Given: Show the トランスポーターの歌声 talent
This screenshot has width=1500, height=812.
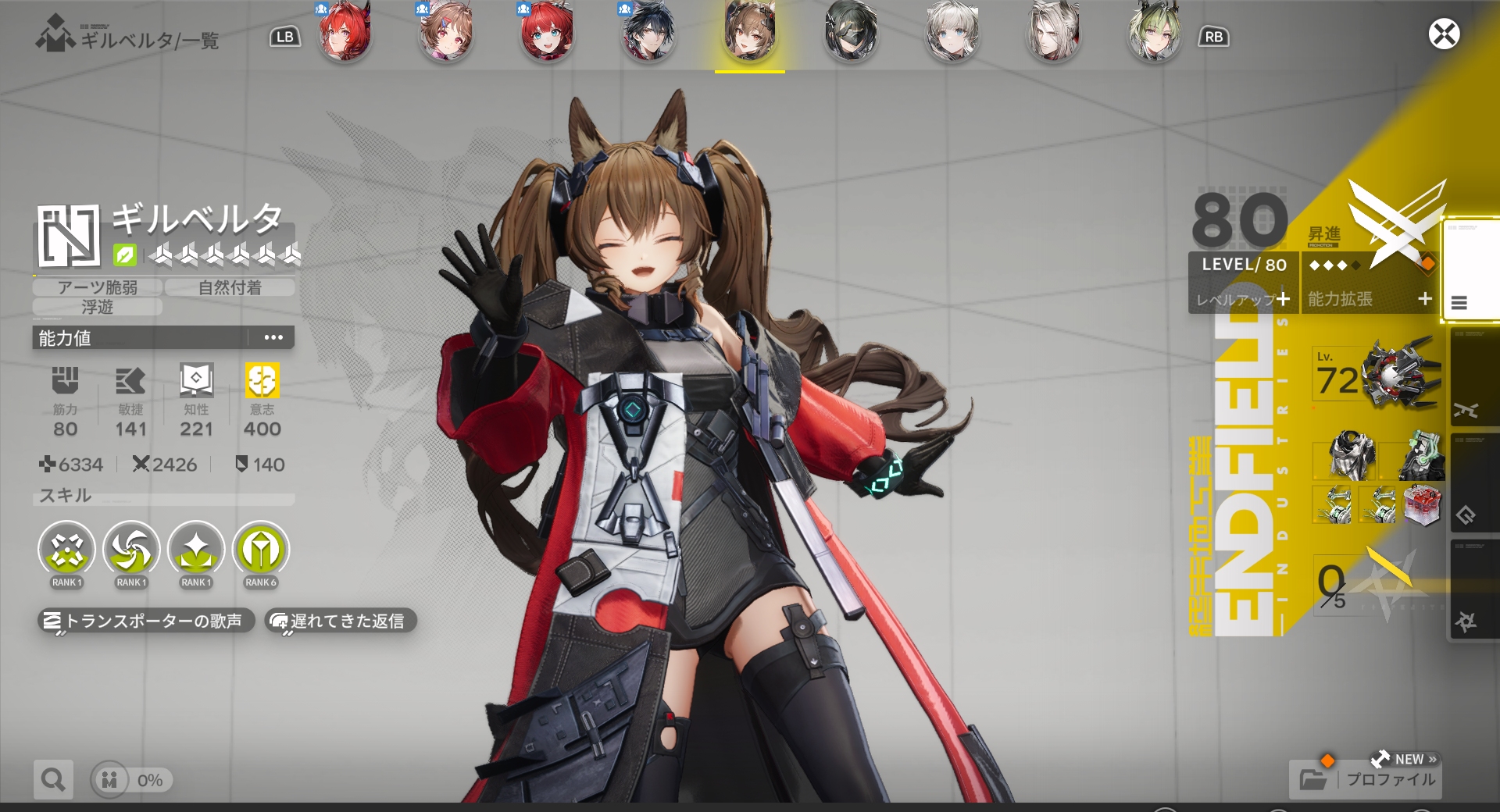Looking at the screenshot, I should (x=146, y=621).
